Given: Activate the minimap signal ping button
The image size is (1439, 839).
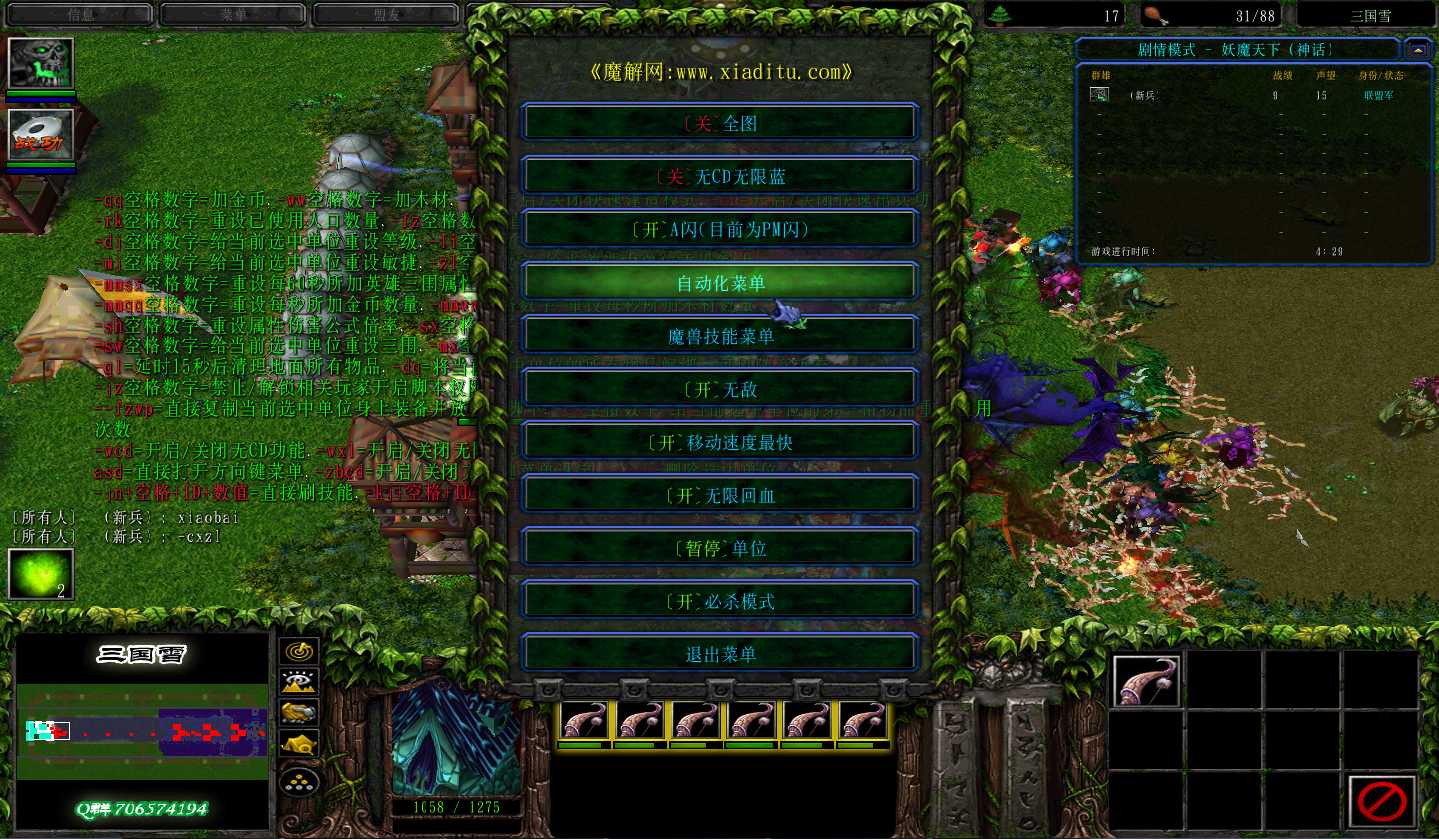Looking at the screenshot, I should point(299,651).
